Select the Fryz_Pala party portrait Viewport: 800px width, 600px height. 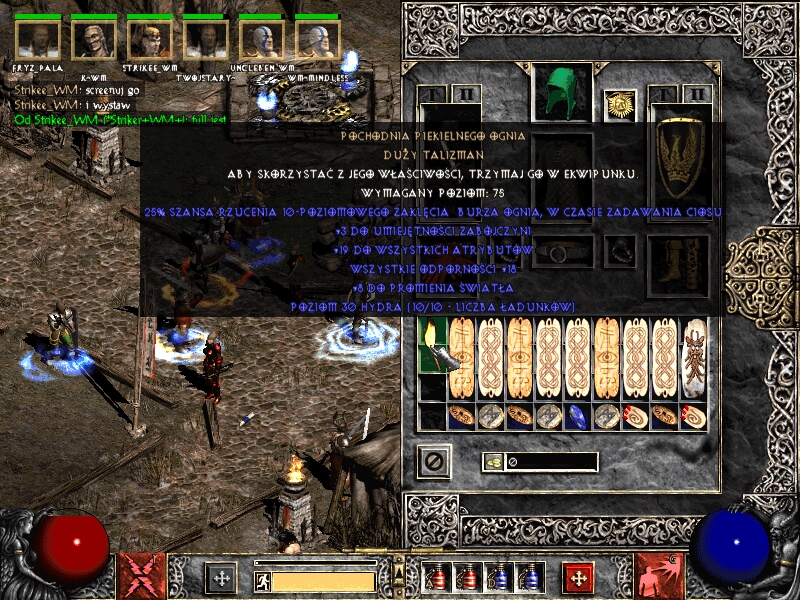(x=38, y=40)
